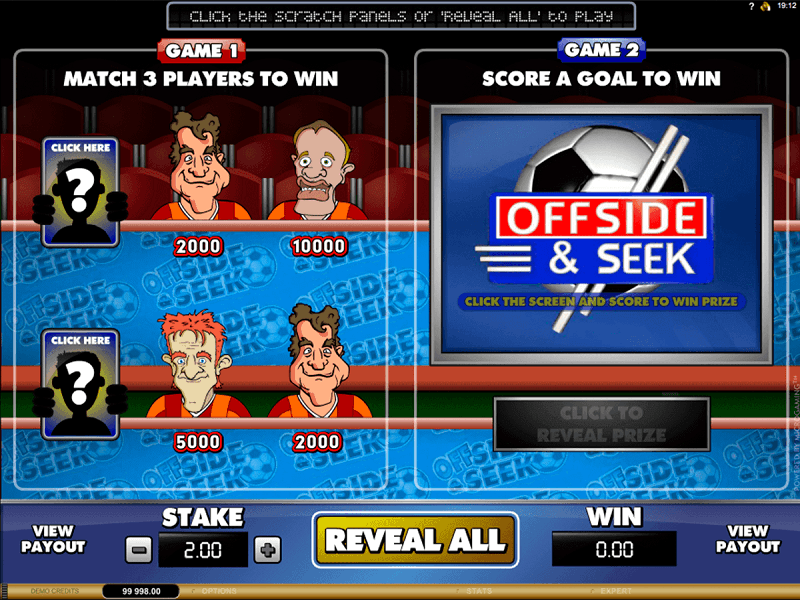Open View Payout next to the Win display
This screenshot has width=800, height=600.
[747, 540]
